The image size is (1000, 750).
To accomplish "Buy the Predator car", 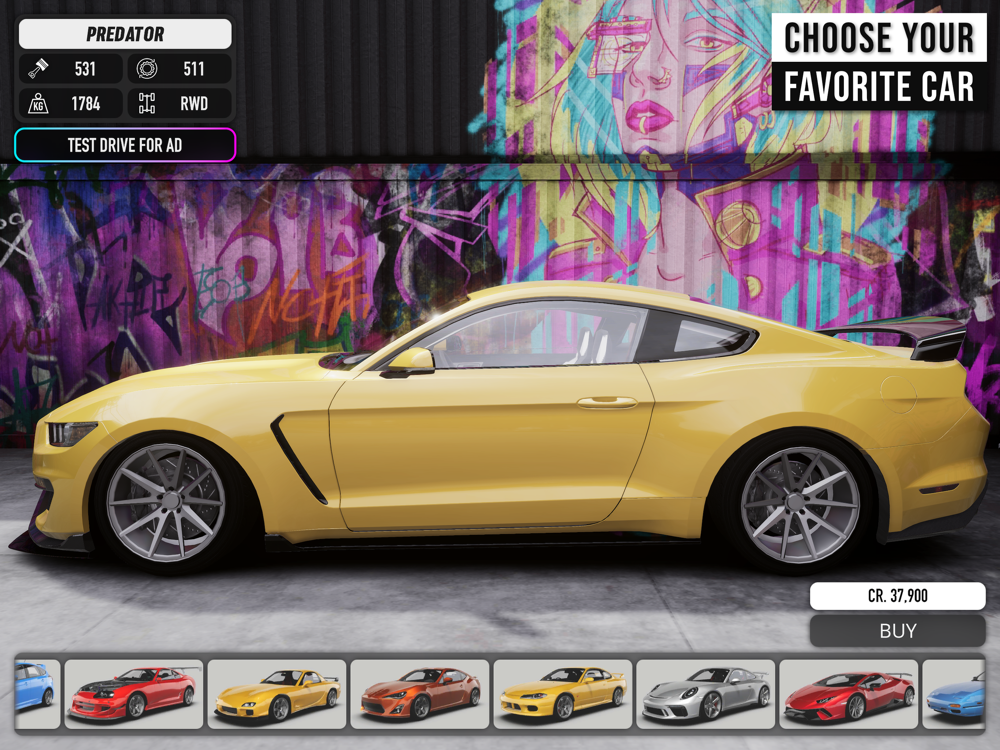I will point(897,631).
